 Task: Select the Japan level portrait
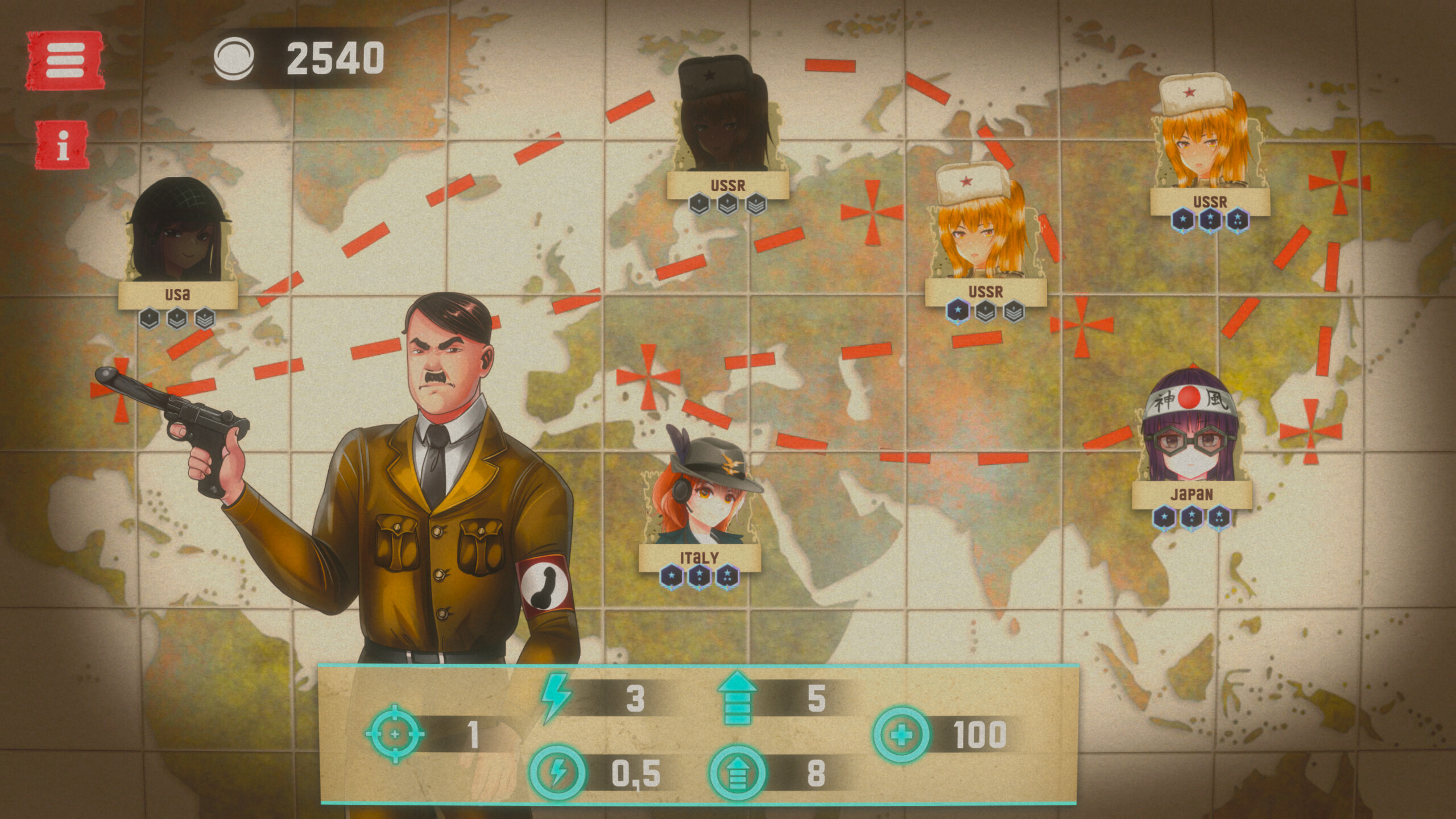1190,431
